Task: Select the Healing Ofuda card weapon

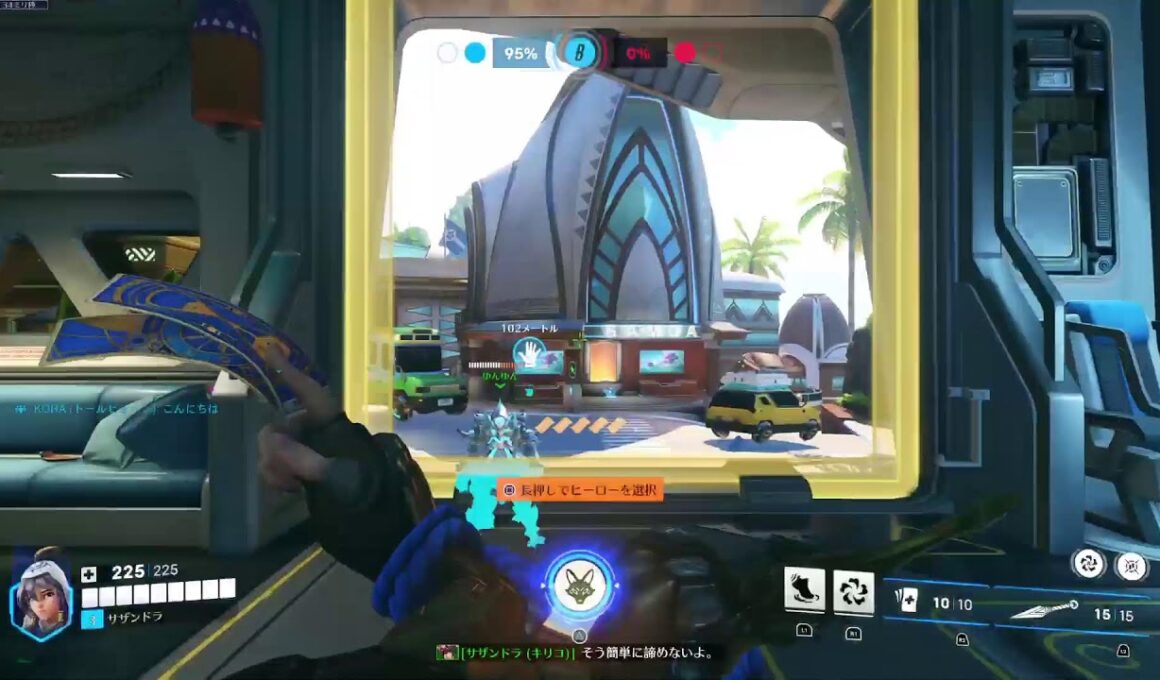Action: click(x=908, y=601)
